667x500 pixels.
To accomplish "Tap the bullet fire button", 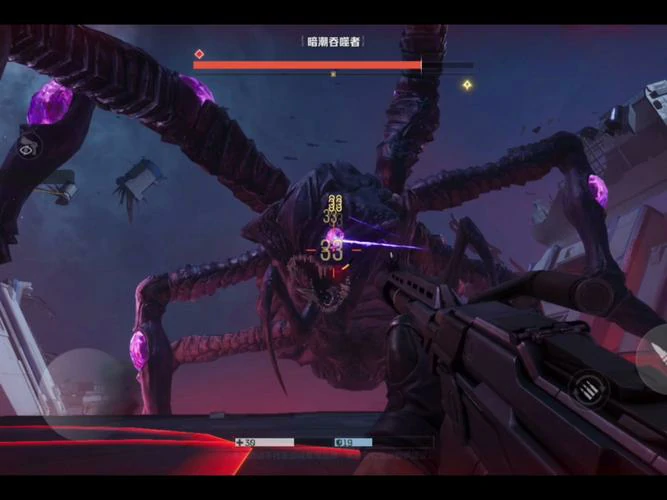I will (x=655, y=356).
